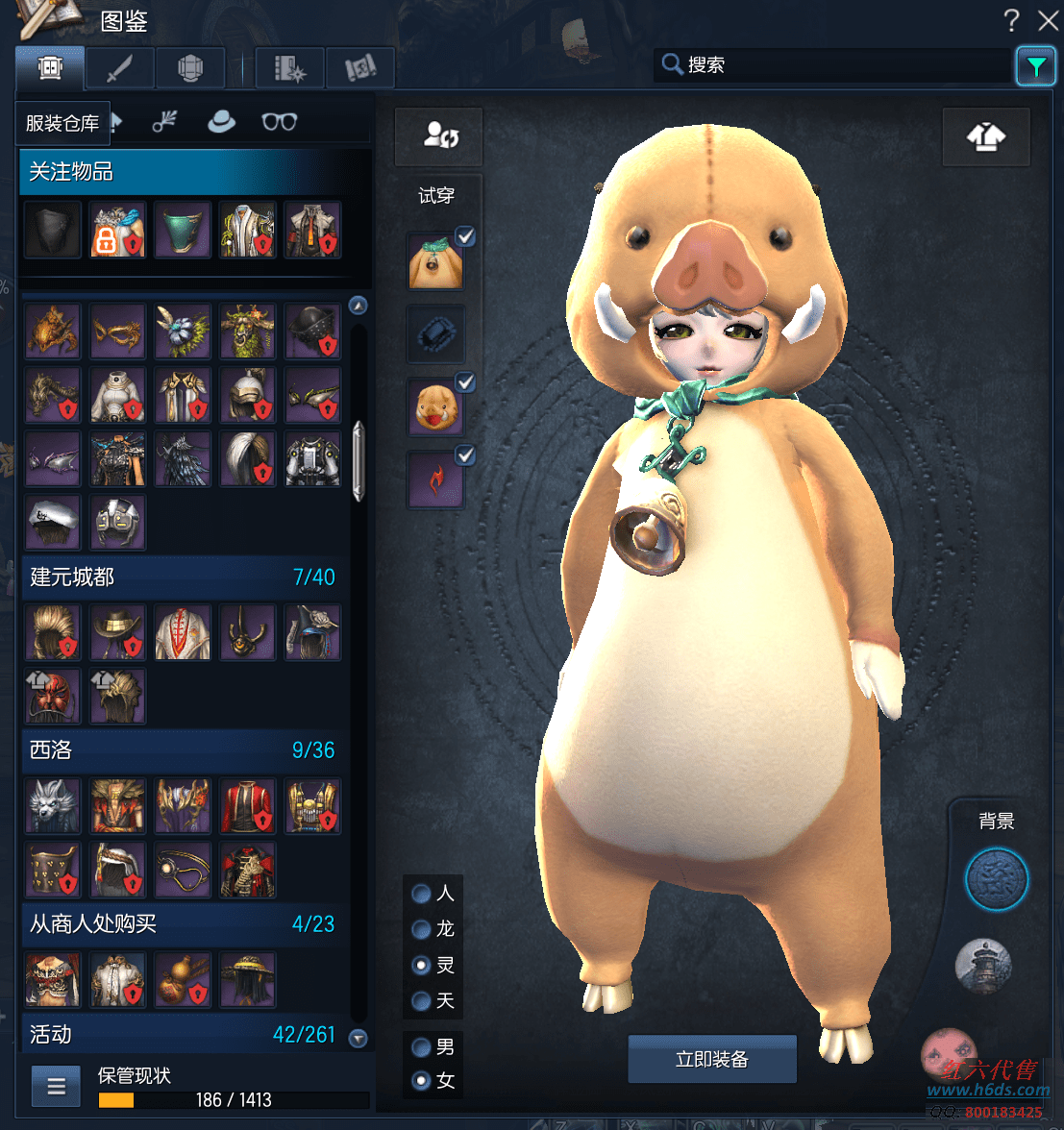This screenshot has width=1064, height=1130.
Task: Choose the pagoda scenery background
Action: tap(982, 965)
